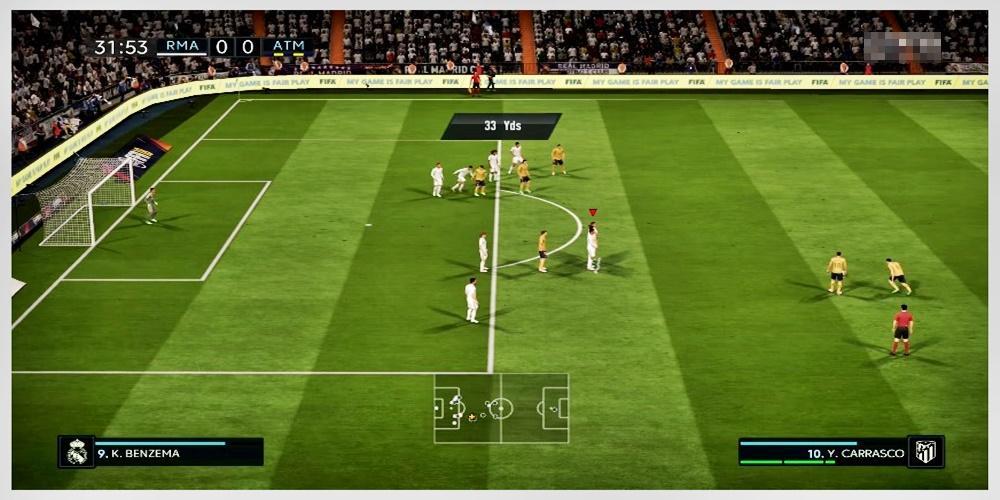Click the pitch radar minimap
The image size is (1000, 500).
pyautogui.click(x=501, y=408)
